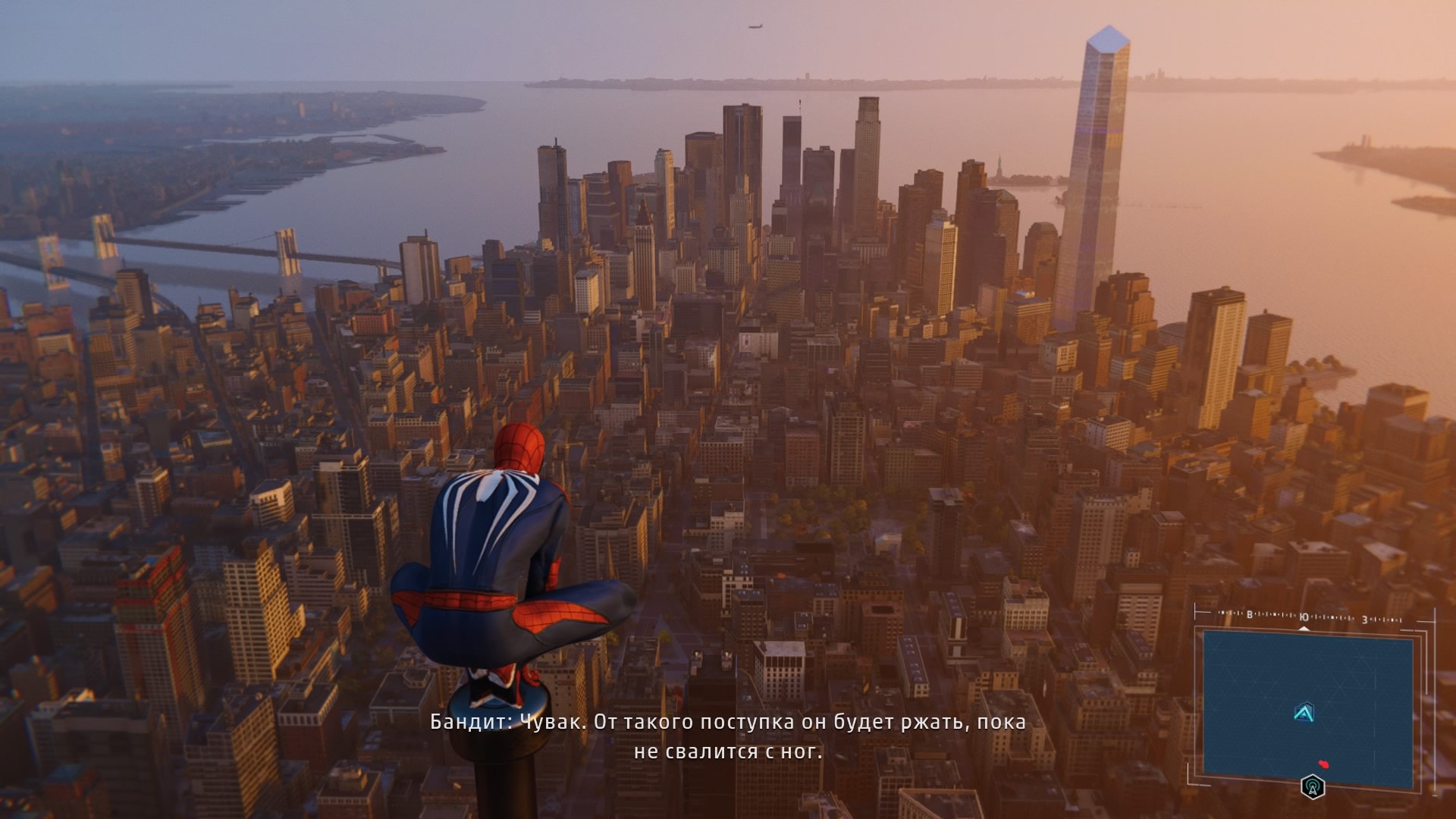Click the cyan player arrow marker on the minimap

1304,713
